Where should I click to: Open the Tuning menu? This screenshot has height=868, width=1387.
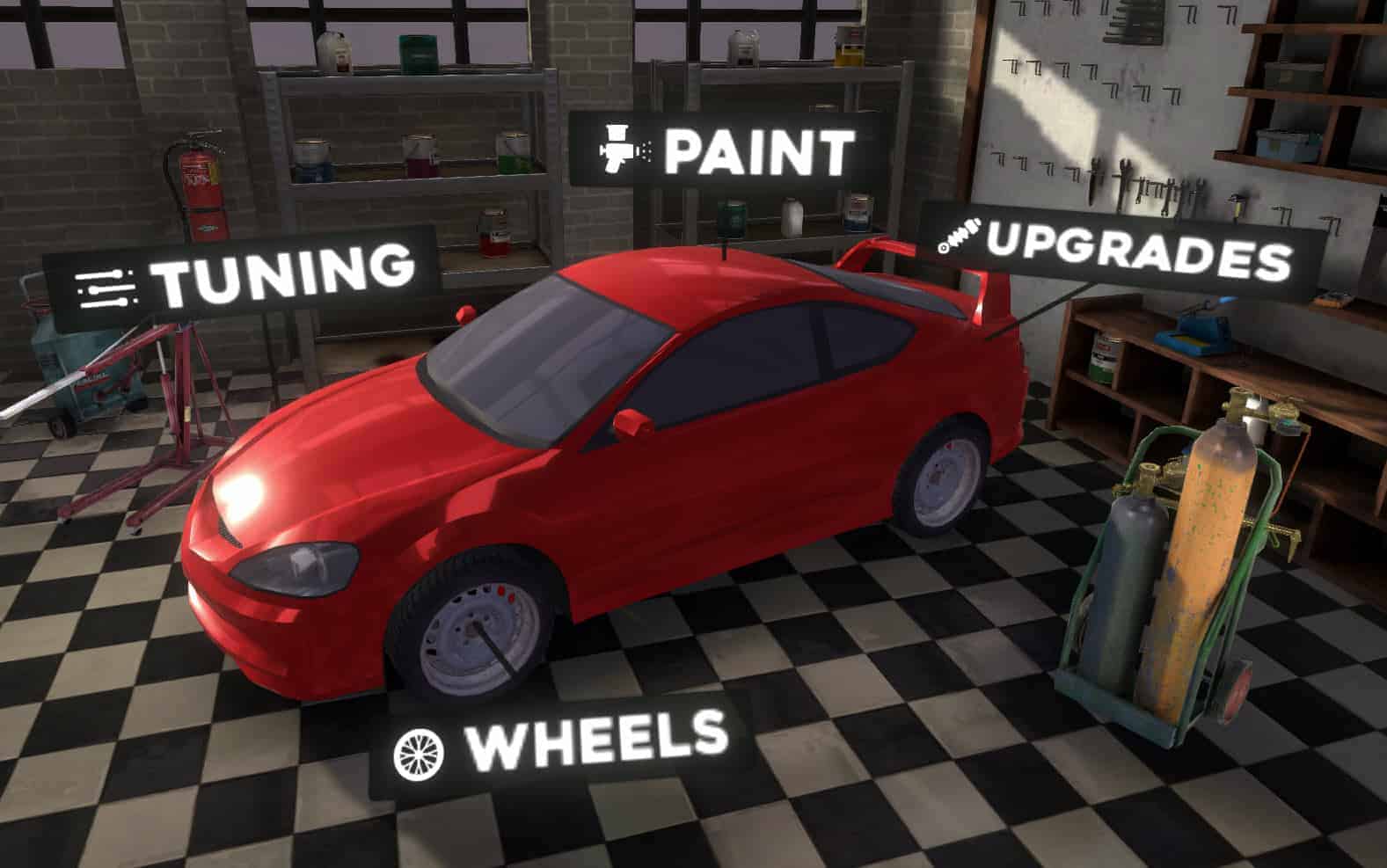click(242, 276)
